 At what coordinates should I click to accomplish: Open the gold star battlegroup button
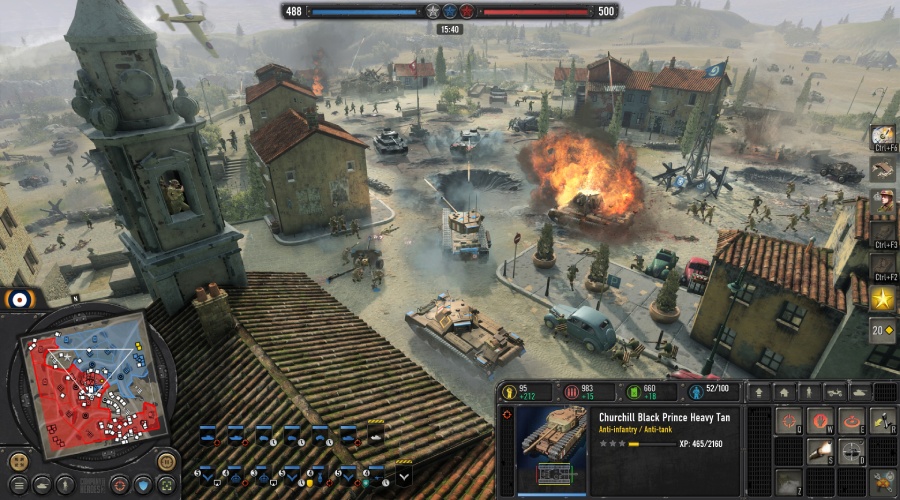point(883,298)
